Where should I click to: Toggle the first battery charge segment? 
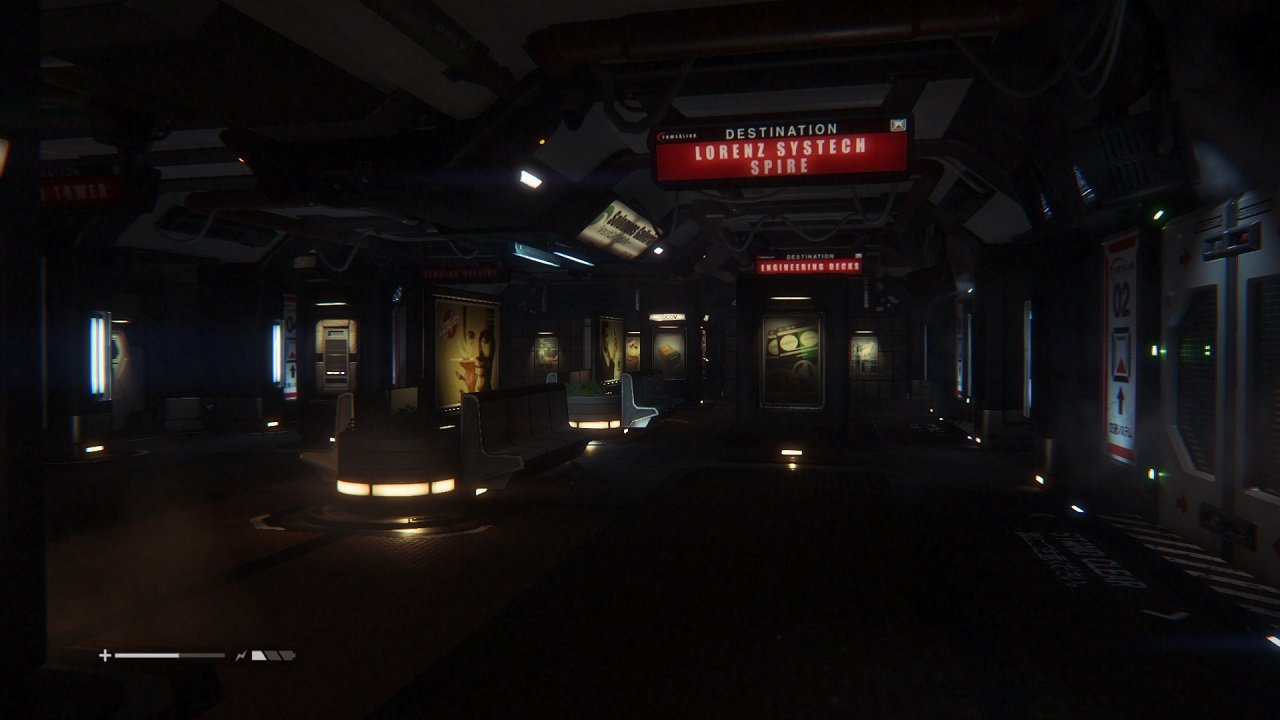(258, 655)
